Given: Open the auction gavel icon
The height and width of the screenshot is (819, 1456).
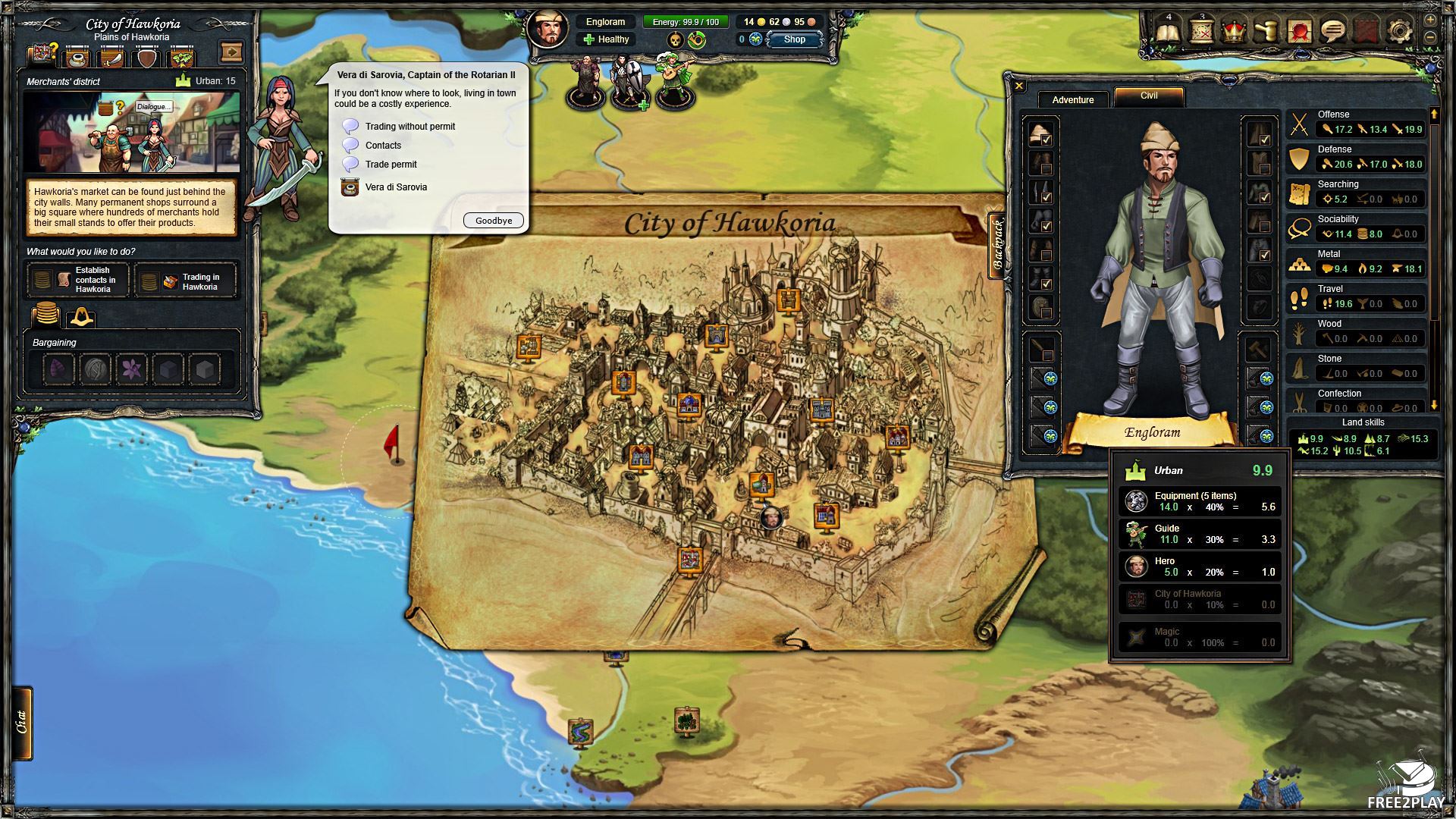Looking at the screenshot, I should (x=1267, y=32).
